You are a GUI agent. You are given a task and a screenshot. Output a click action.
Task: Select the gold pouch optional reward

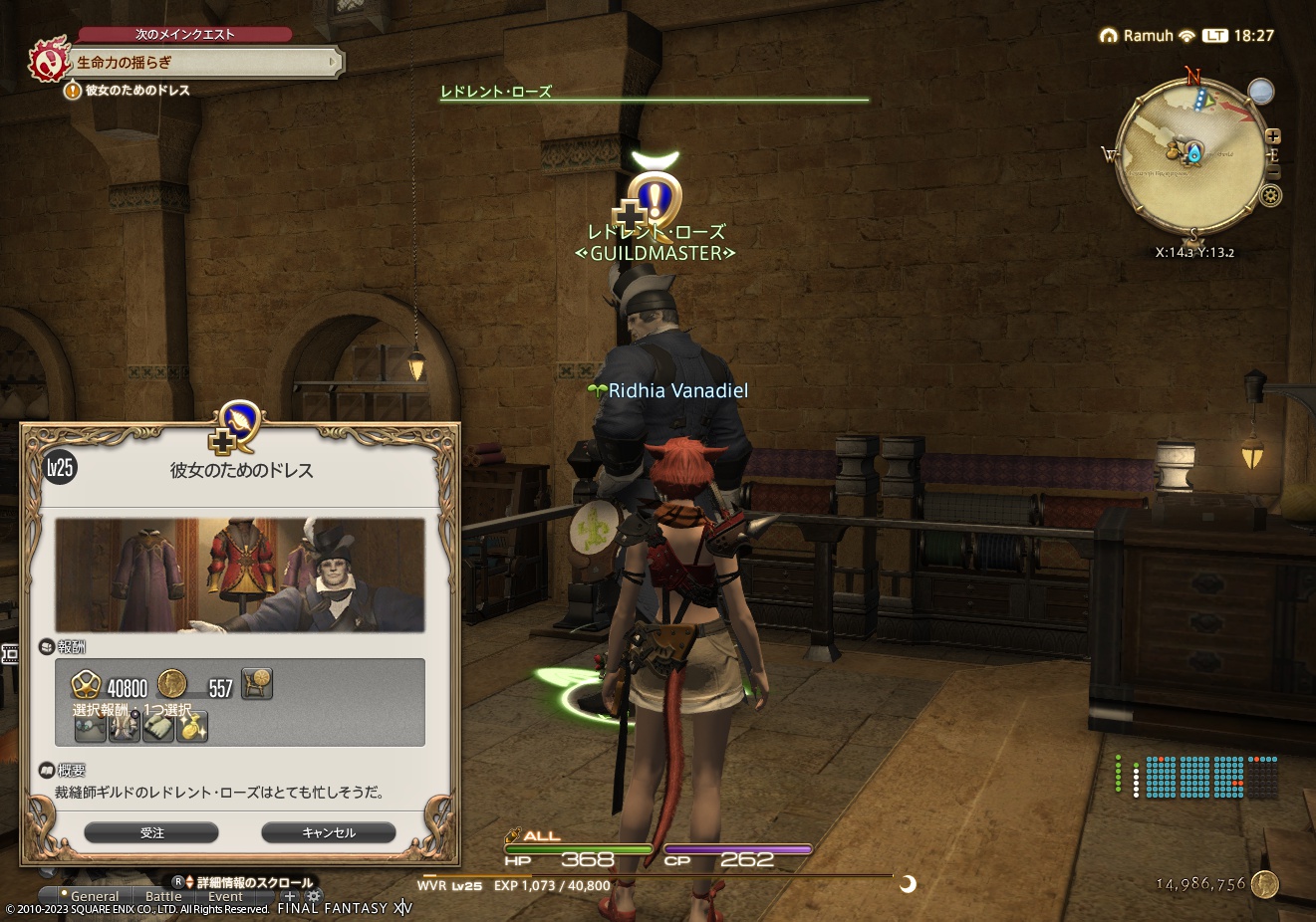pos(191,728)
